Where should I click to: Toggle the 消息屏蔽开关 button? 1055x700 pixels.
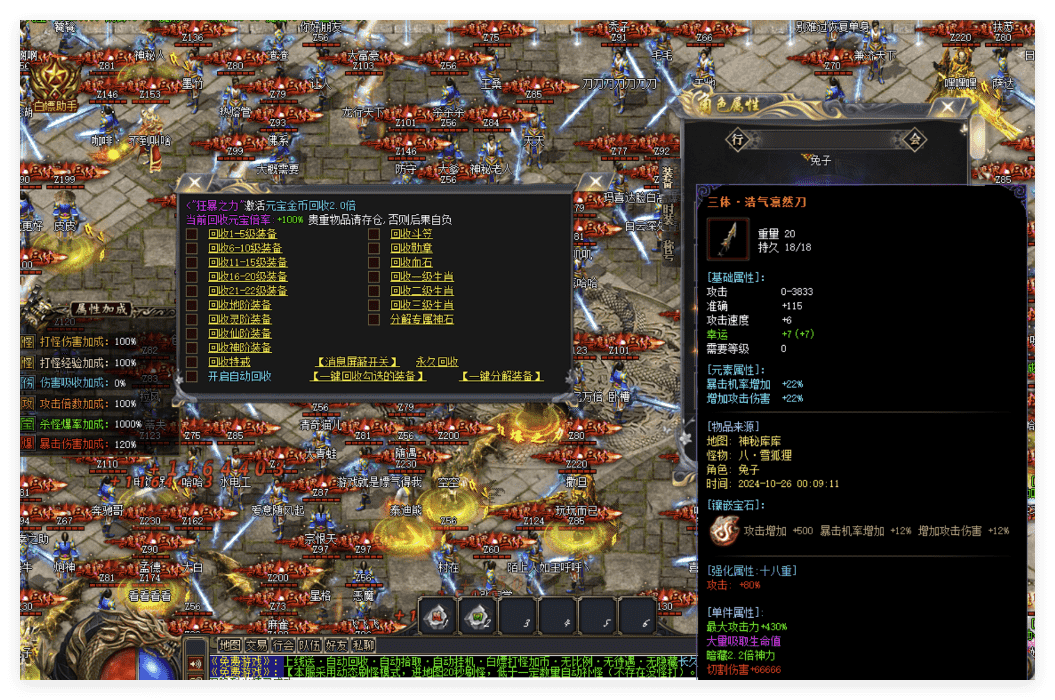[357, 362]
